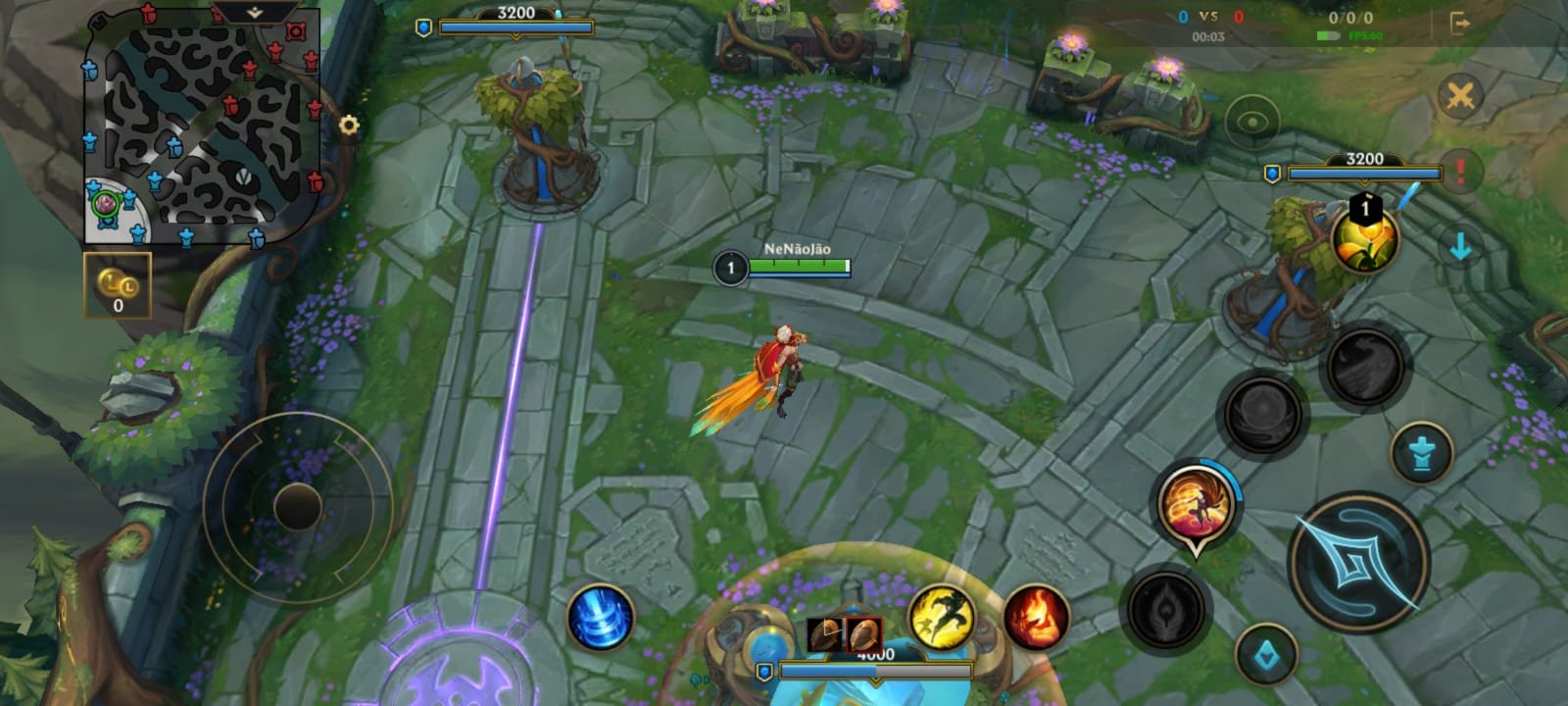Screen dimensions: 1568x706
Task: Select the greyed-out single feather ability
Action: (x=1166, y=609)
